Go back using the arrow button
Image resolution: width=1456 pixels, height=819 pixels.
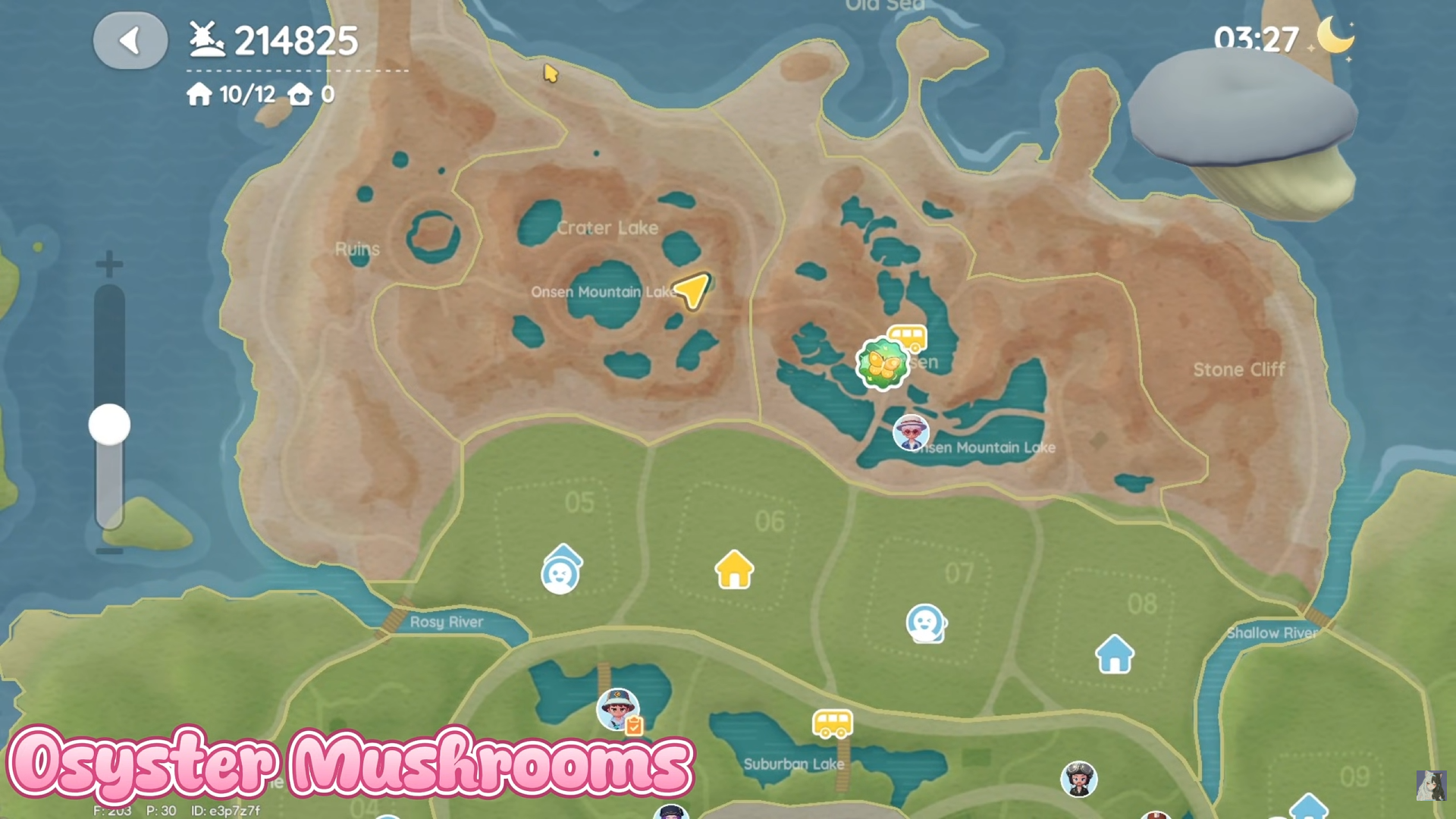tap(130, 41)
